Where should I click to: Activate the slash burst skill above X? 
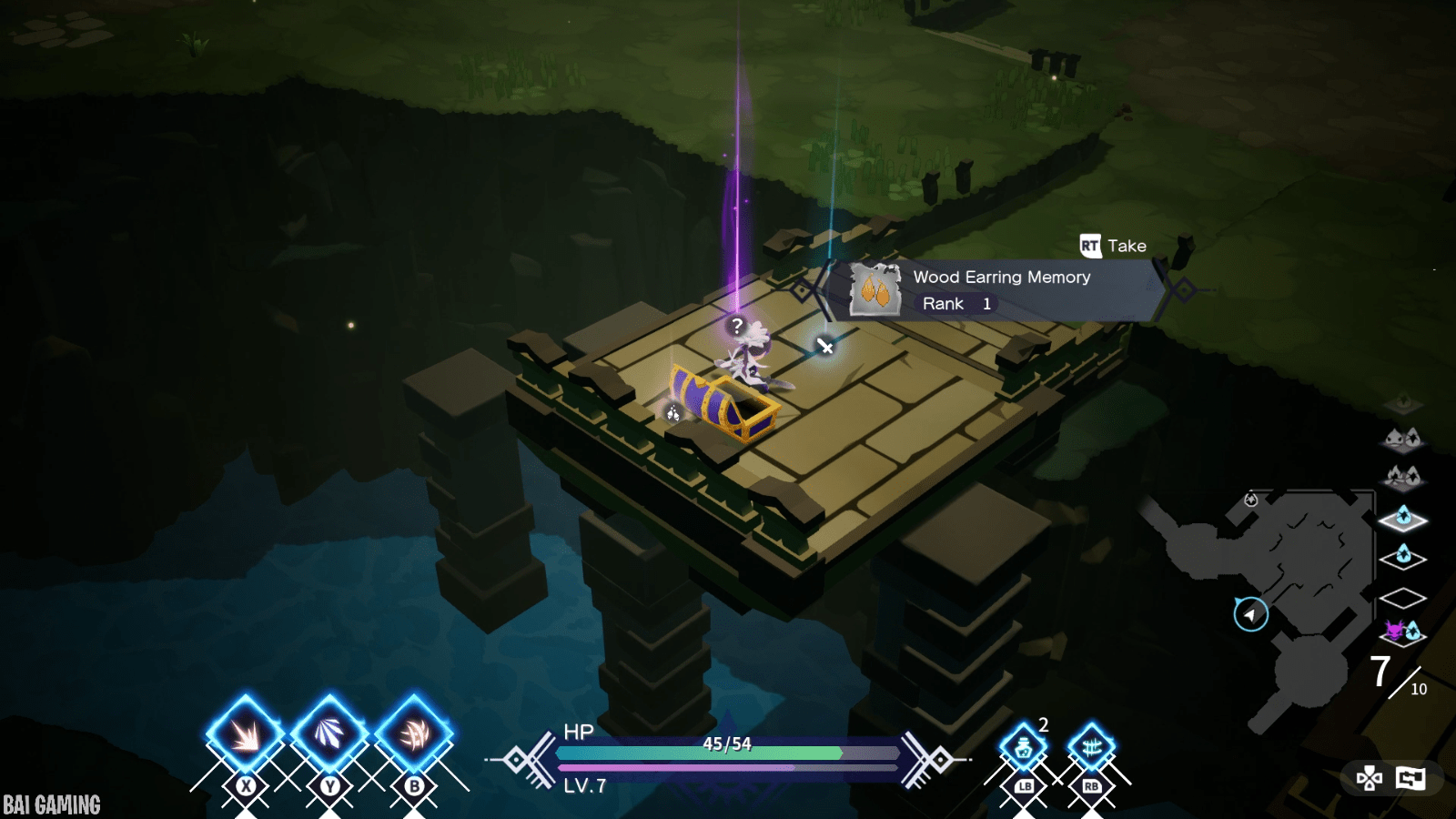click(x=245, y=733)
